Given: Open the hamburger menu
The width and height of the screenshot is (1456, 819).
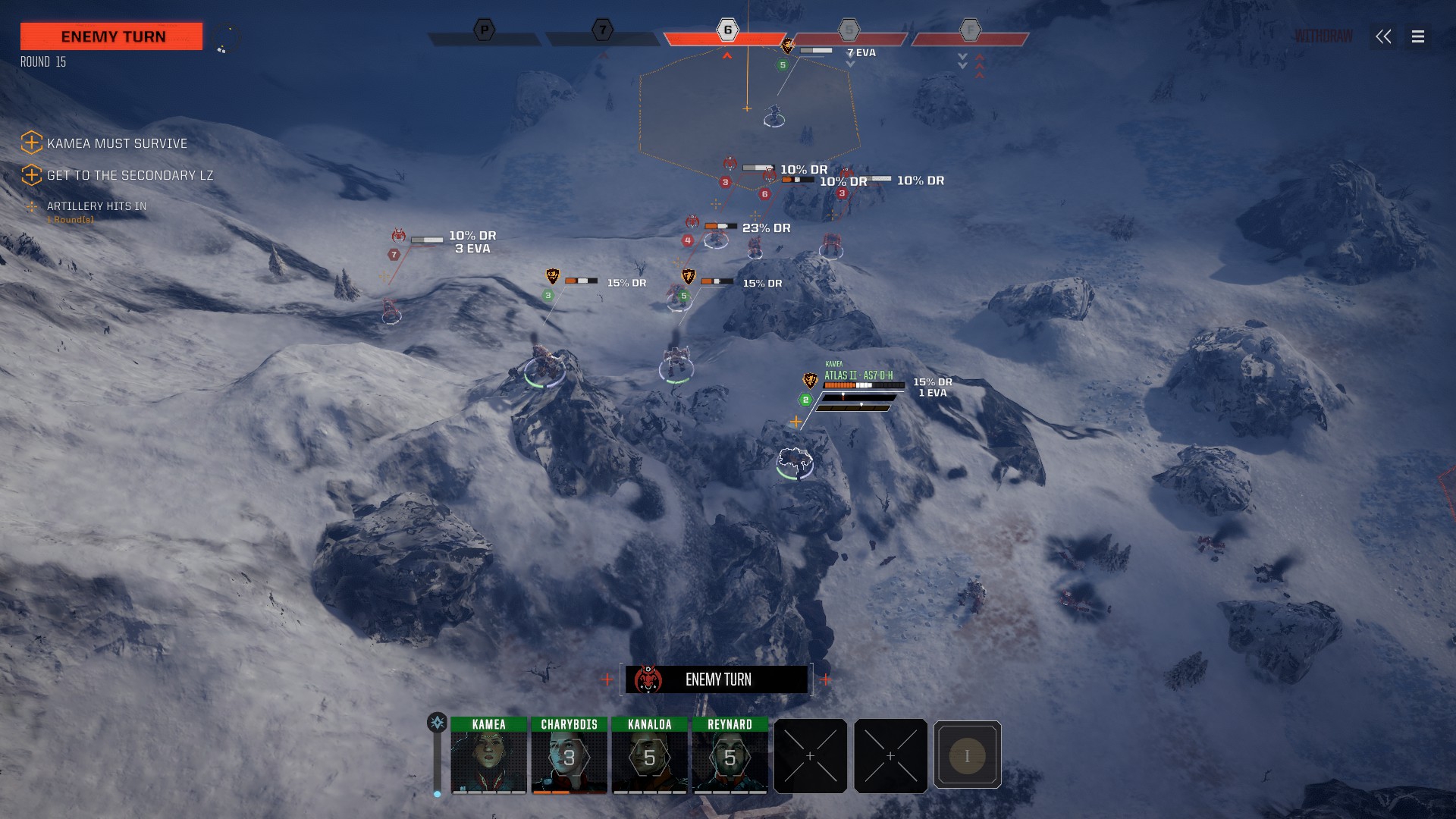Looking at the screenshot, I should [1418, 36].
